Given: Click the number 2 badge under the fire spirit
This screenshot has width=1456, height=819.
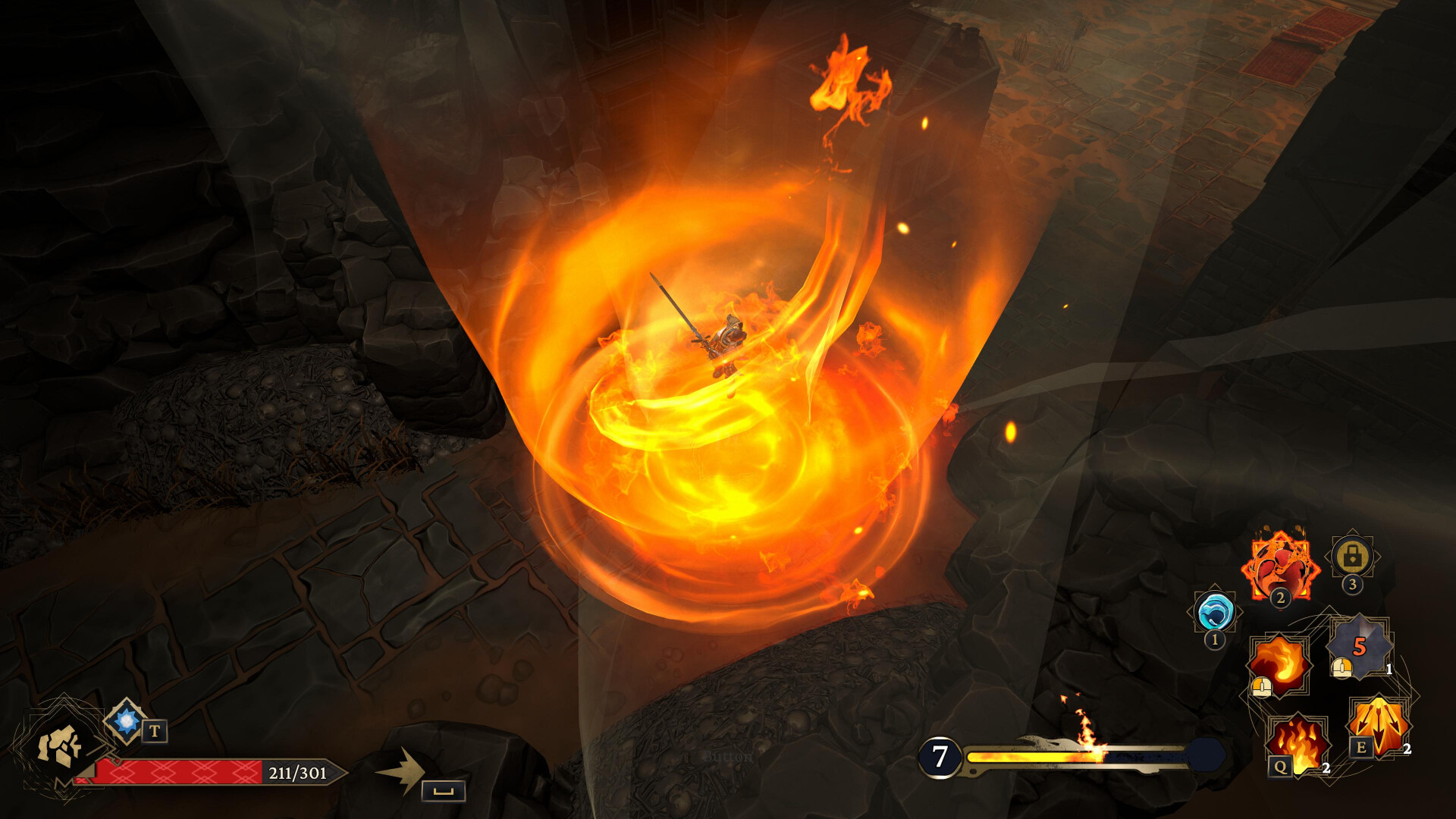Looking at the screenshot, I should tap(1280, 598).
